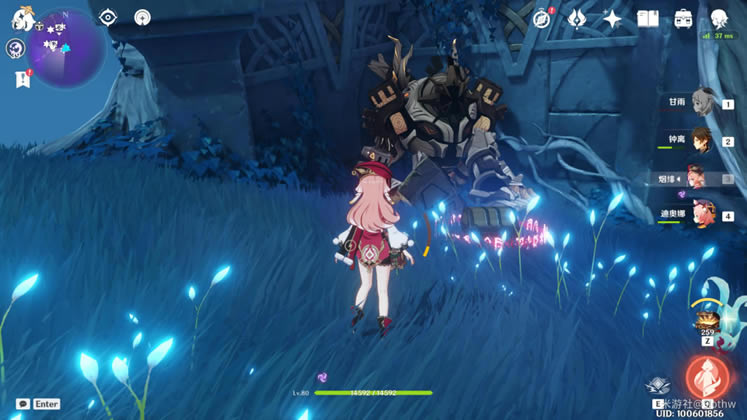Switch to party member 迪奥娜
Screen dimensions: 747x420
click(x=700, y=214)
